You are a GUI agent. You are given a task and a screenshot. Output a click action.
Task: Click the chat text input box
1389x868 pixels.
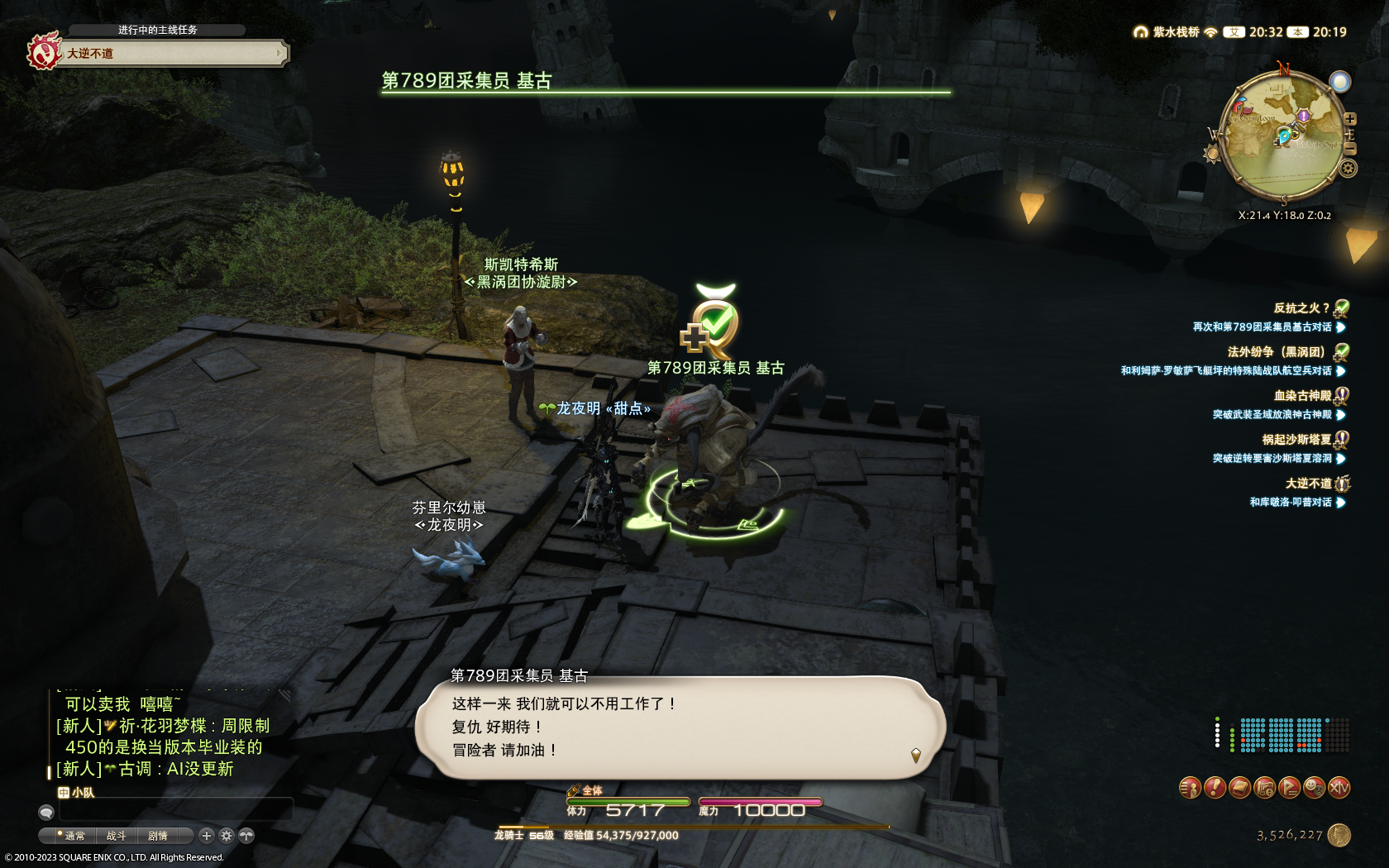(174, 810)
